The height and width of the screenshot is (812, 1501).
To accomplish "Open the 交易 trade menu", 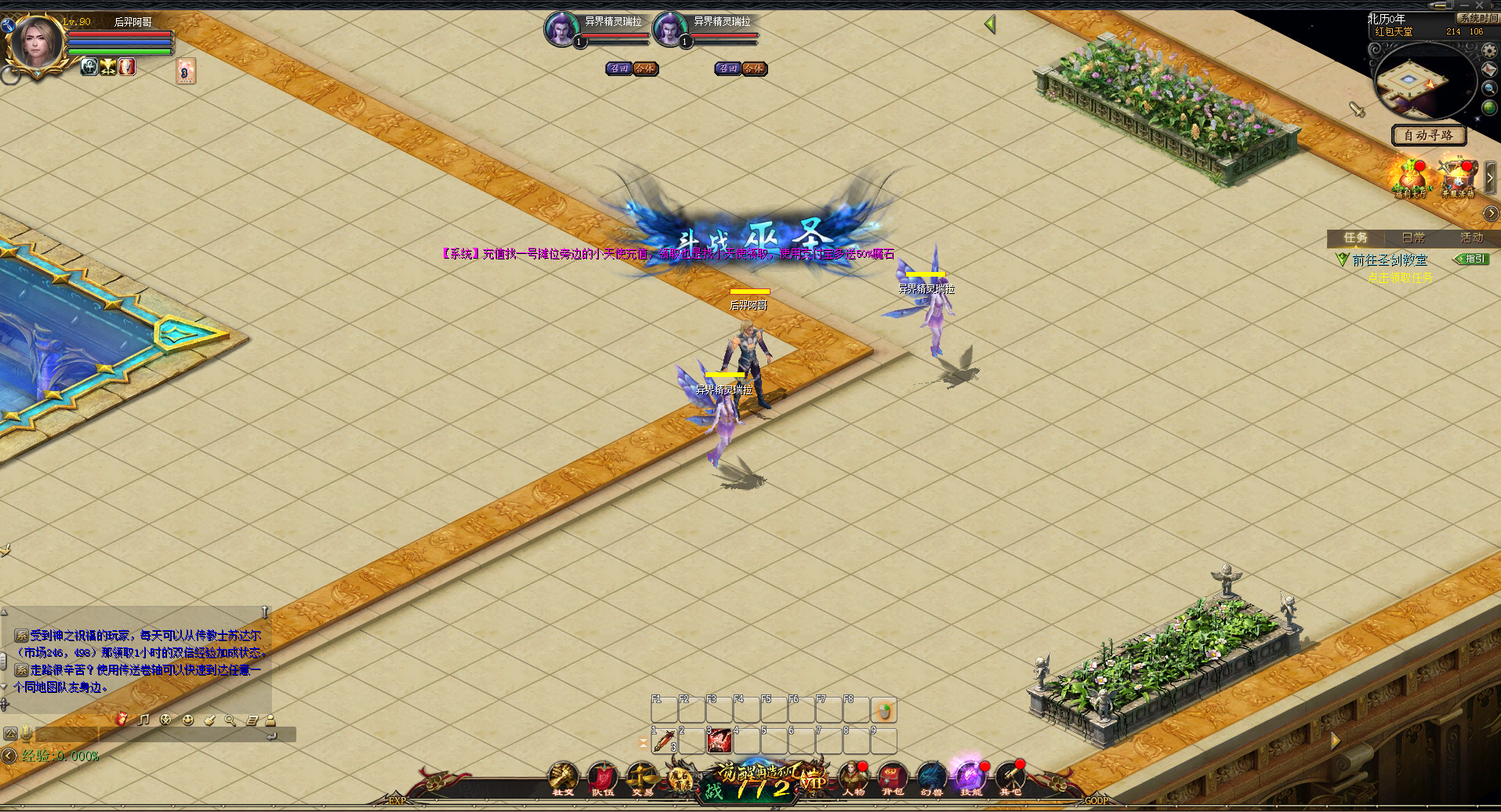I will (x=642, y=777).
